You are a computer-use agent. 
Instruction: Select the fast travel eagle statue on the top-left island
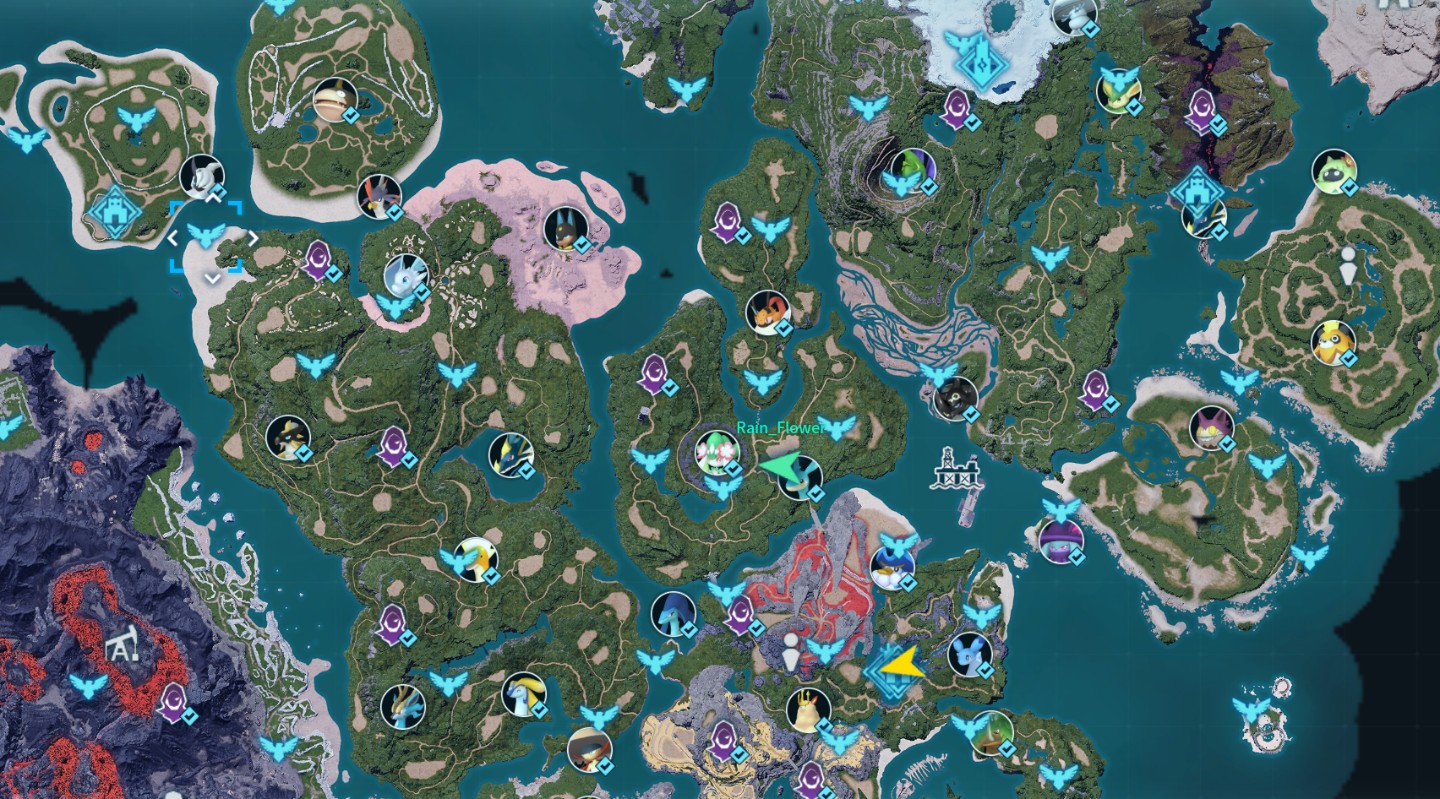click(x=135, y=118)
